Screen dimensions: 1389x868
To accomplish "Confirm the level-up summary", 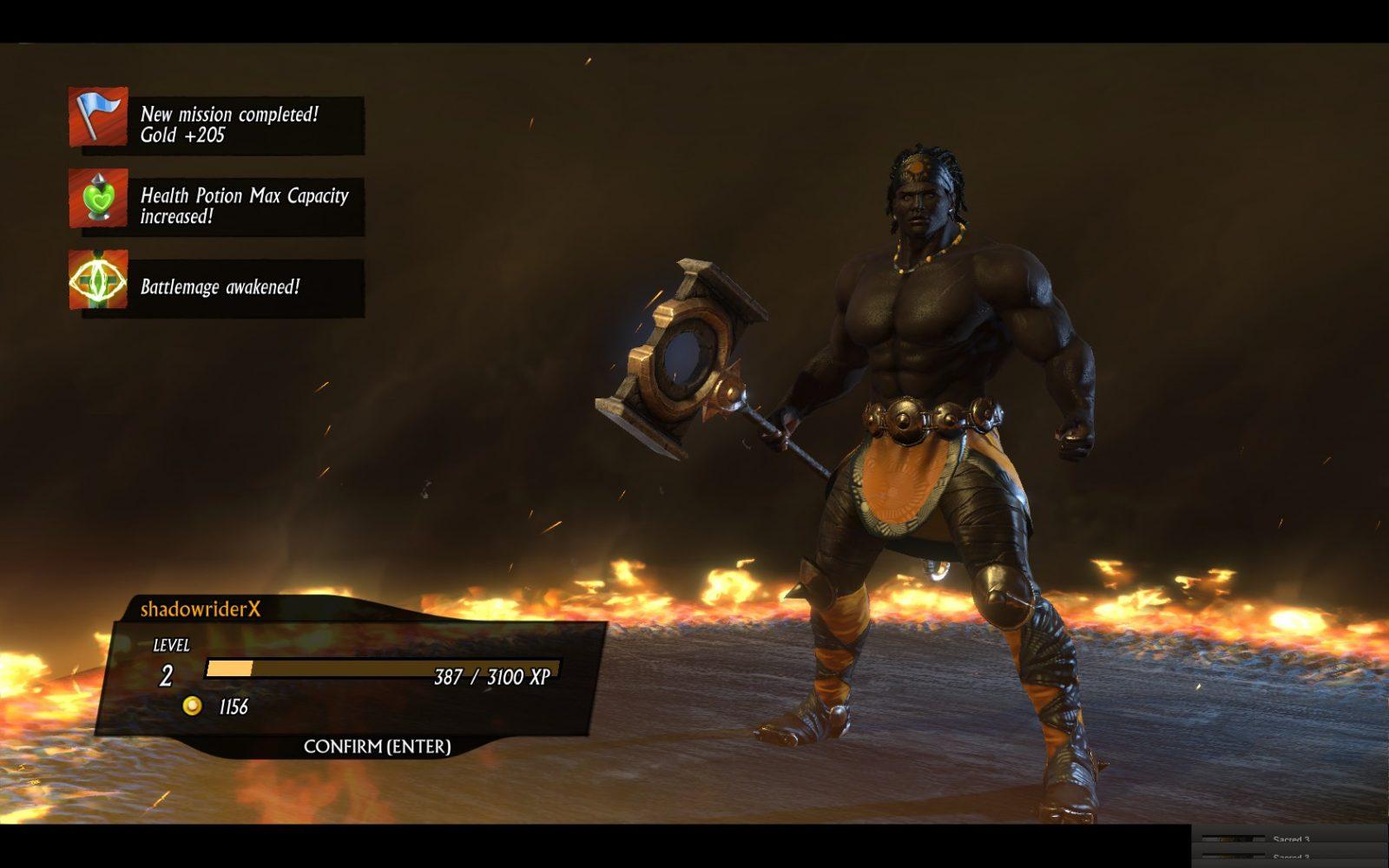I will pos(377,746).
